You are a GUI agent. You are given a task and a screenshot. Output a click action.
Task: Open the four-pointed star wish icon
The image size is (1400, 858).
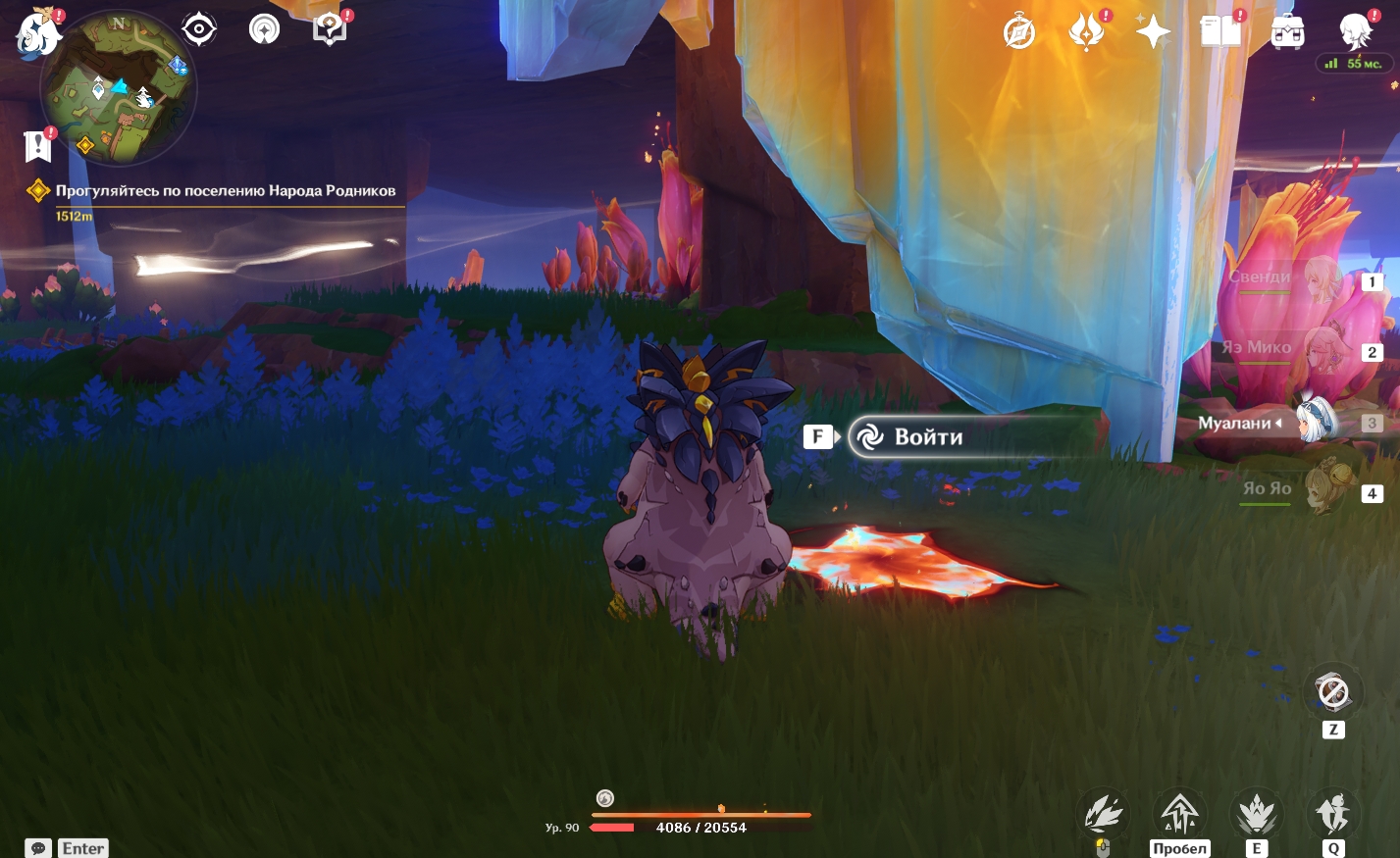click(1153, 32)
